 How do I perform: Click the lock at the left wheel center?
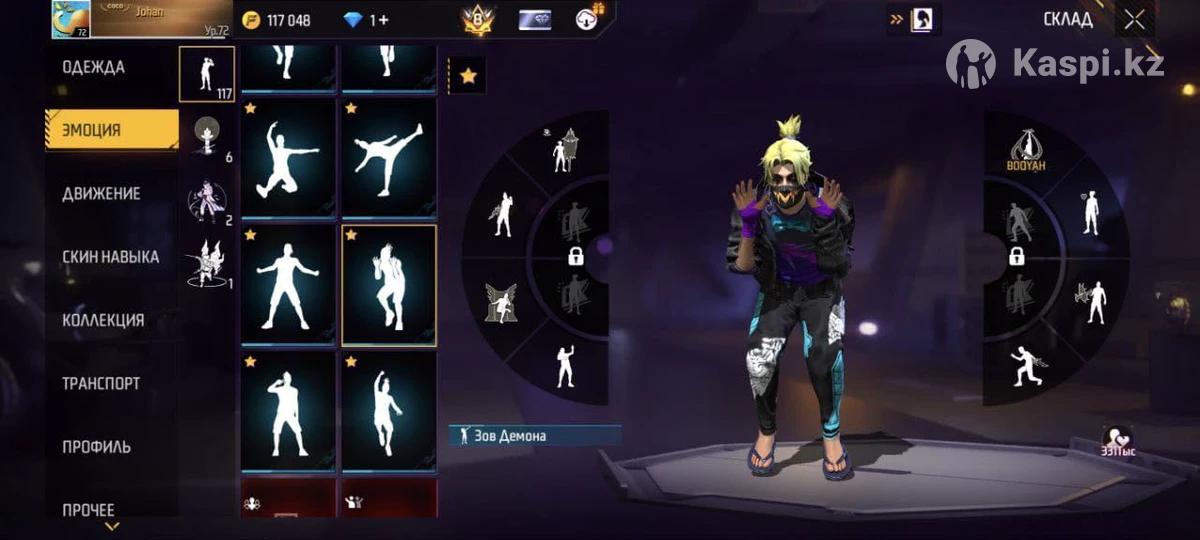click(x=576, y=256)
